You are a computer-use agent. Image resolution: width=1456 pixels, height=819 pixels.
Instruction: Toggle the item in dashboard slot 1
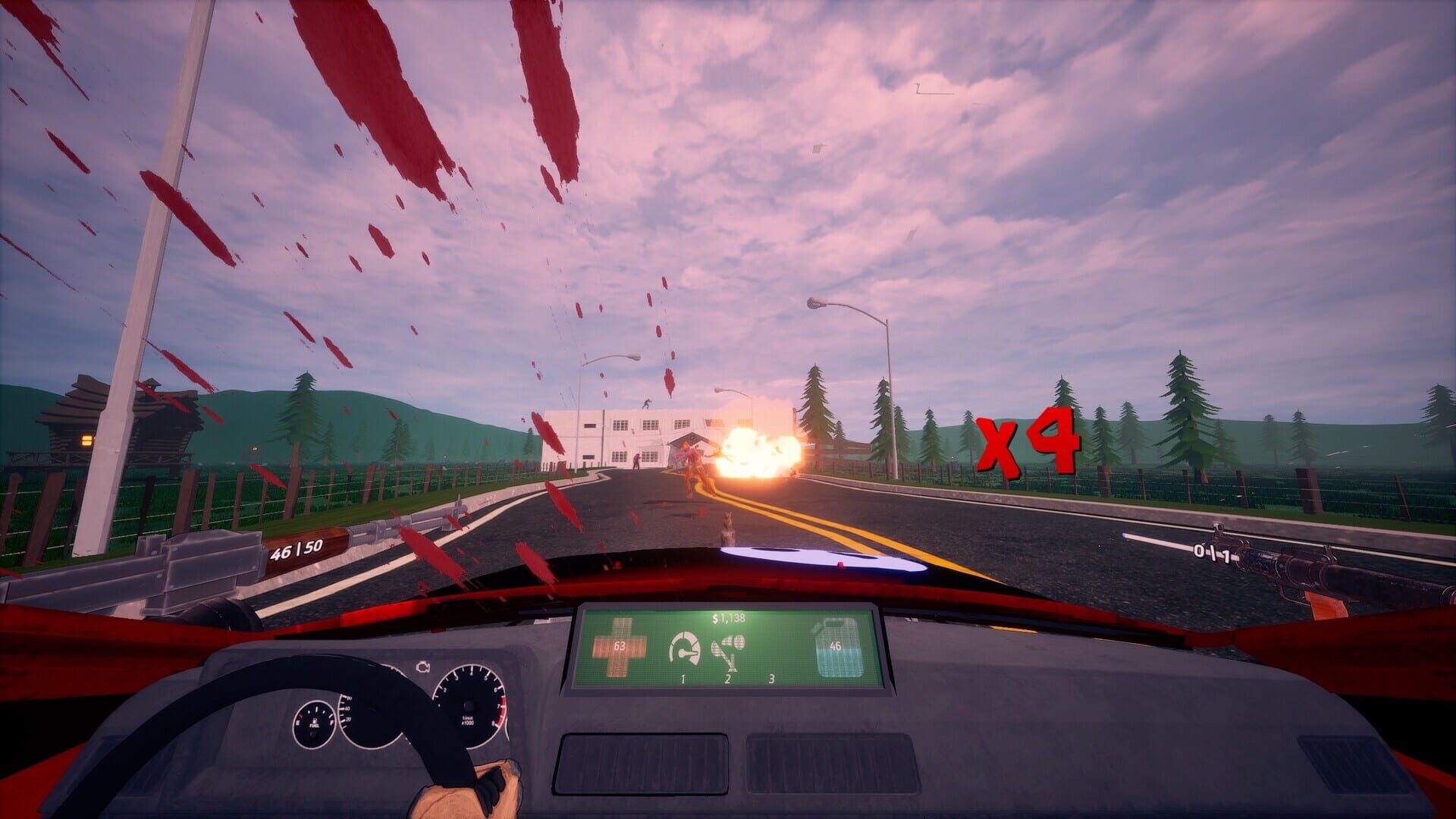(x=683, y=660)
